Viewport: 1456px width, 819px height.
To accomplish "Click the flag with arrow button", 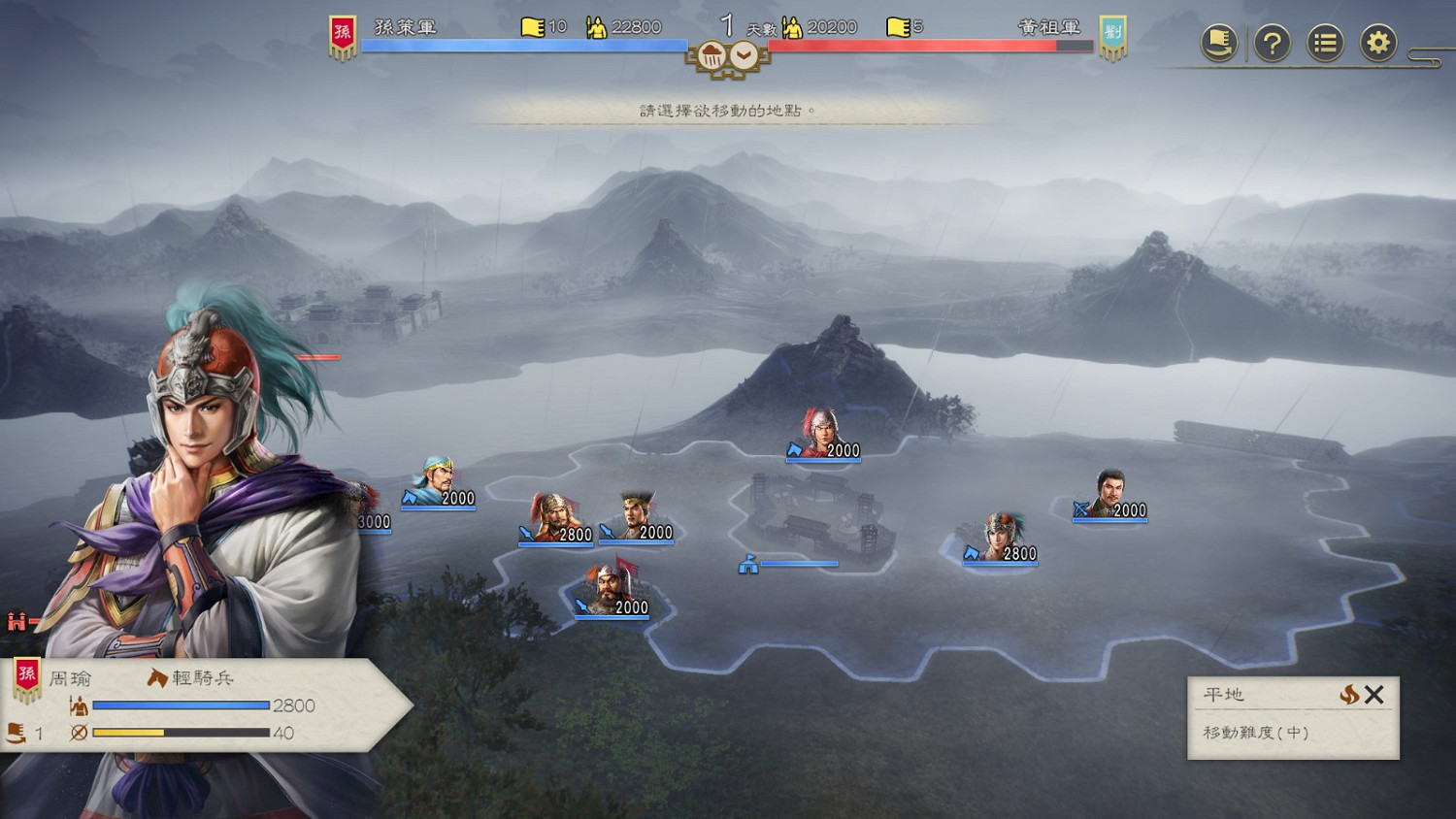I will [x=1219, y=43].
